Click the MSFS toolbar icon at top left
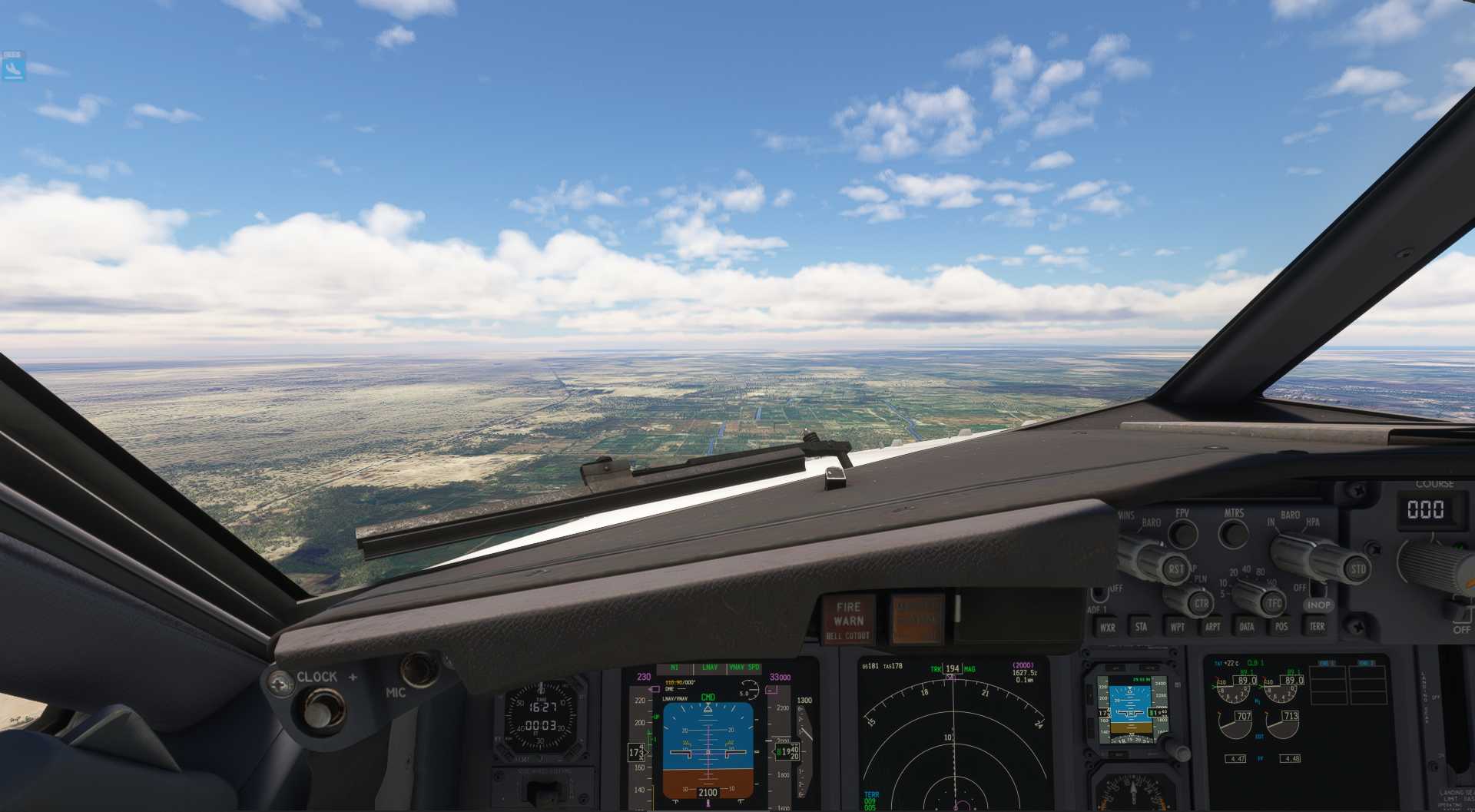Image resolution: width=1475 pixels, height=812 pixels. tap(14, 66)
